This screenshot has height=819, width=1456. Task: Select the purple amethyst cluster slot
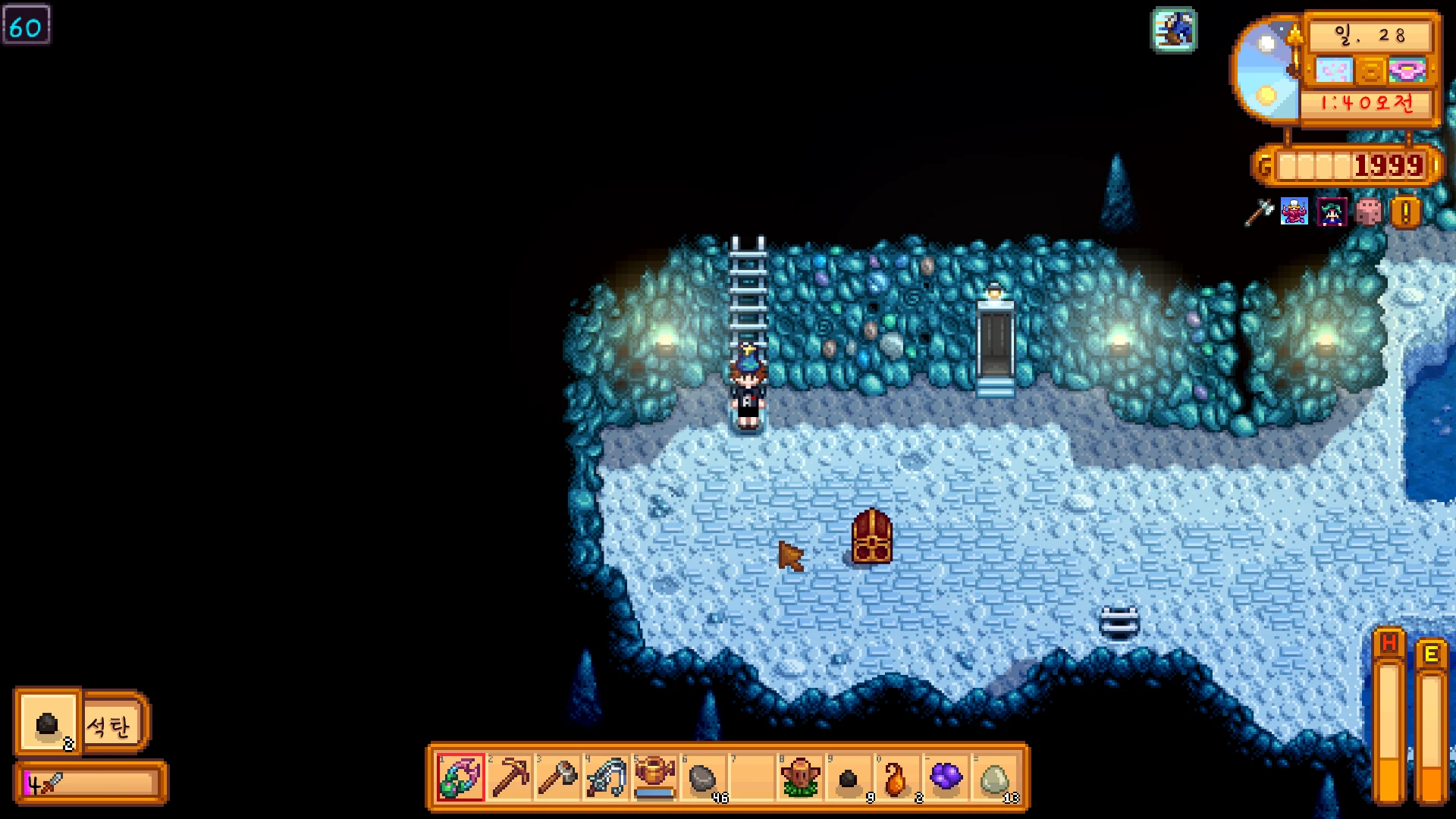[946, 777]
